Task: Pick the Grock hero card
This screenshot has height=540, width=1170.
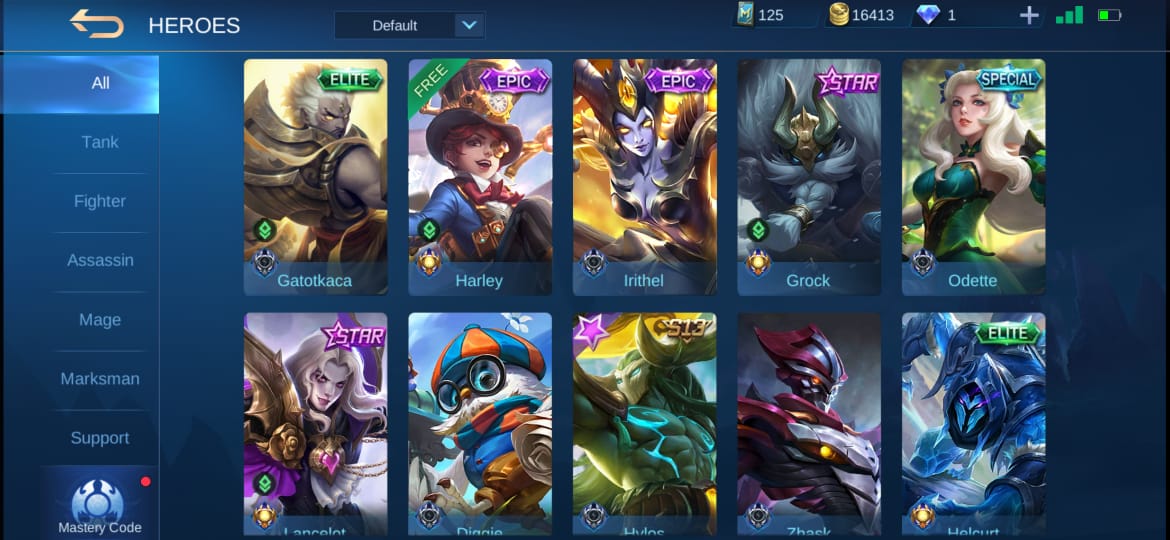Action: (809, 176)
